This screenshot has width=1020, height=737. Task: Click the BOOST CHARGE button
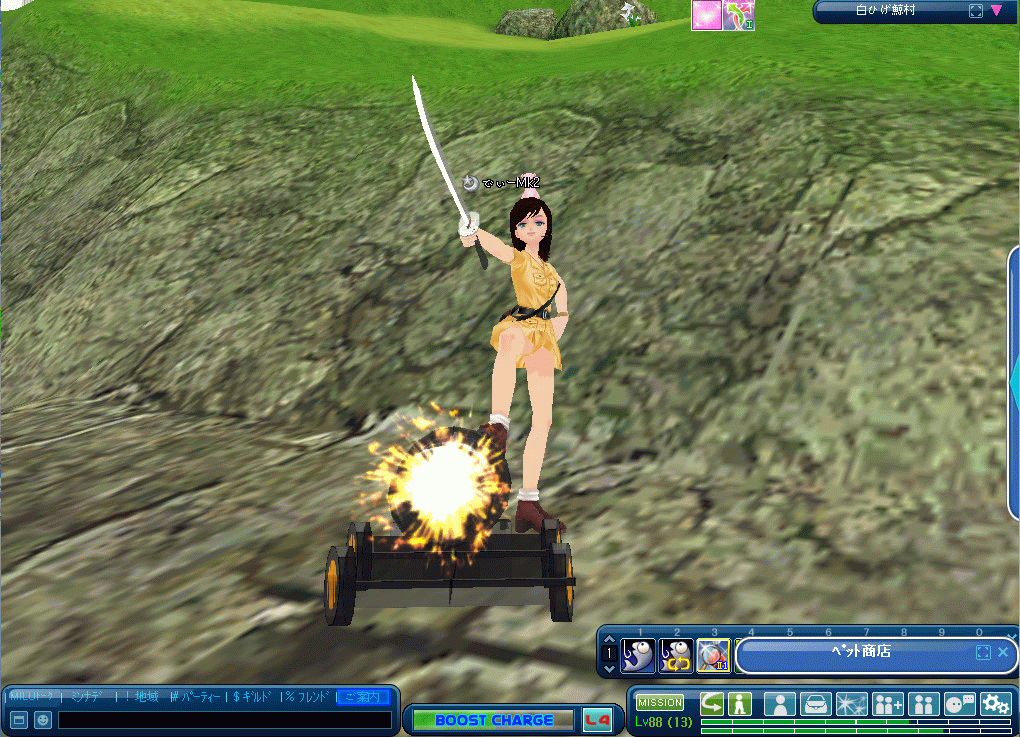pos(494,720)
